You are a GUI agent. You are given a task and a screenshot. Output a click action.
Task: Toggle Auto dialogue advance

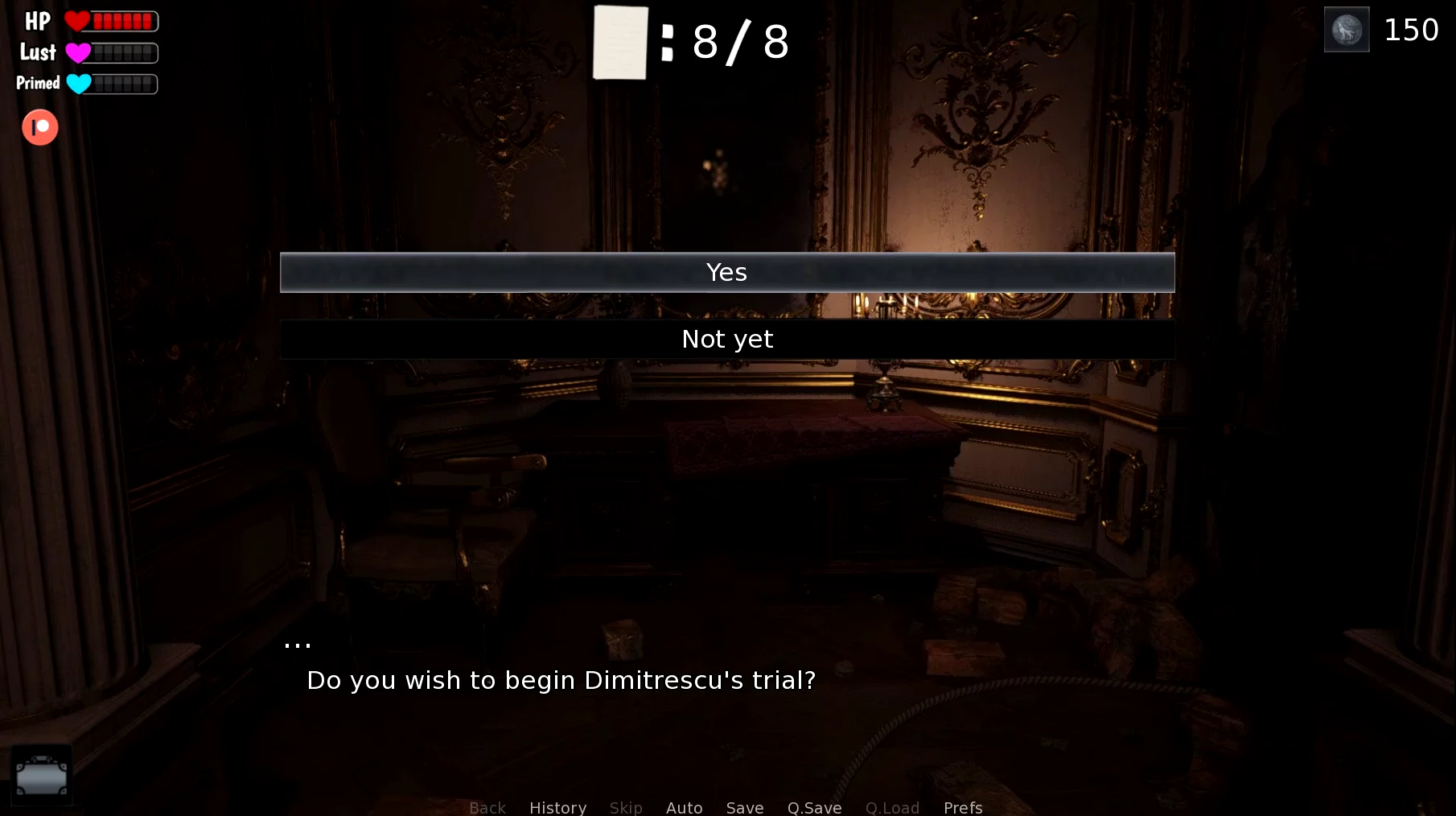point(684,807)
